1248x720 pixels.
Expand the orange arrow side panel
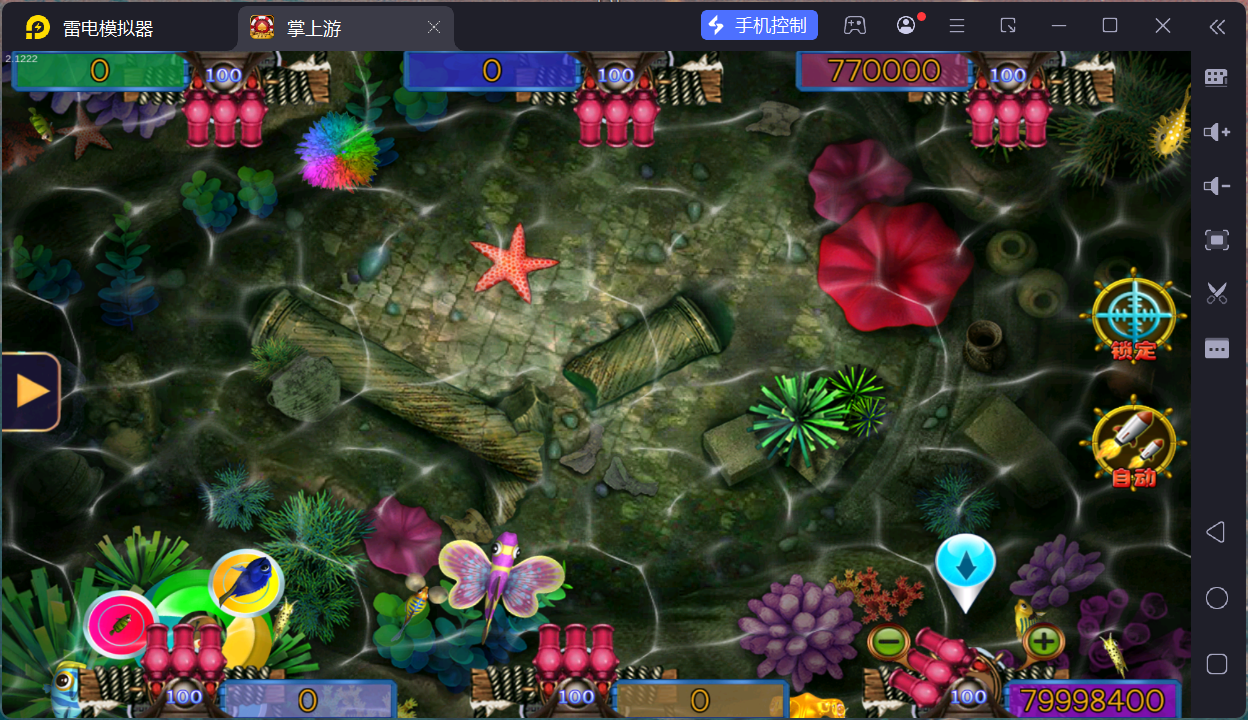(32, 391)
